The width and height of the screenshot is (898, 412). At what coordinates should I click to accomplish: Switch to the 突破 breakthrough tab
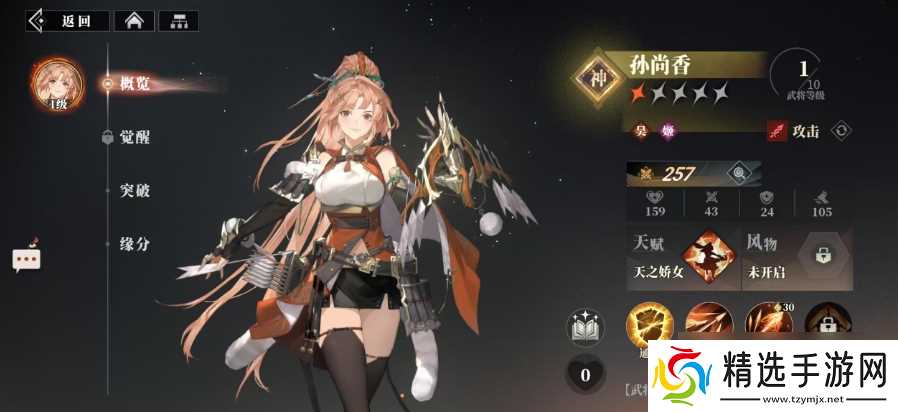pyautogui.click(x=134, y=190)
